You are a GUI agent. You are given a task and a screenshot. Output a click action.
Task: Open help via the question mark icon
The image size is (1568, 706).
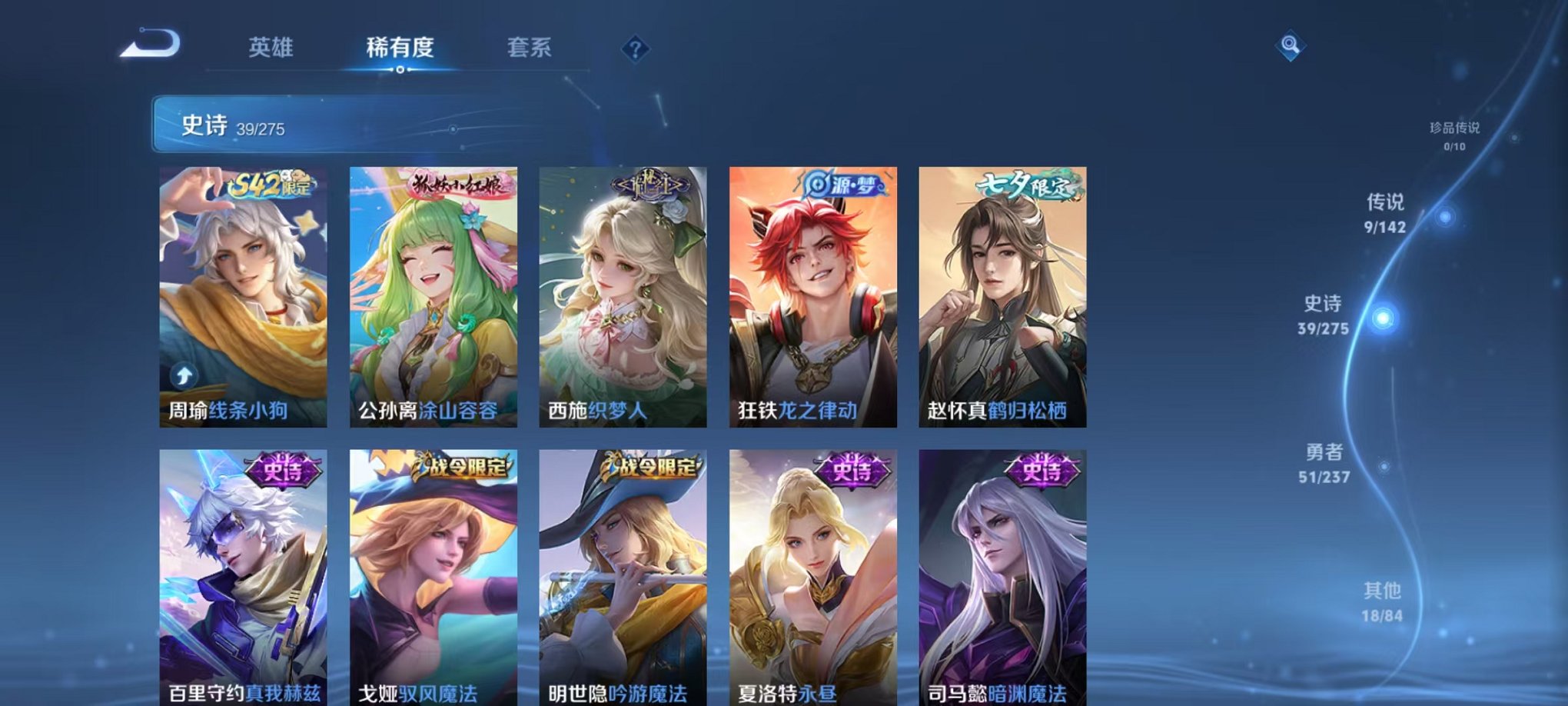[x=634, y=49]
